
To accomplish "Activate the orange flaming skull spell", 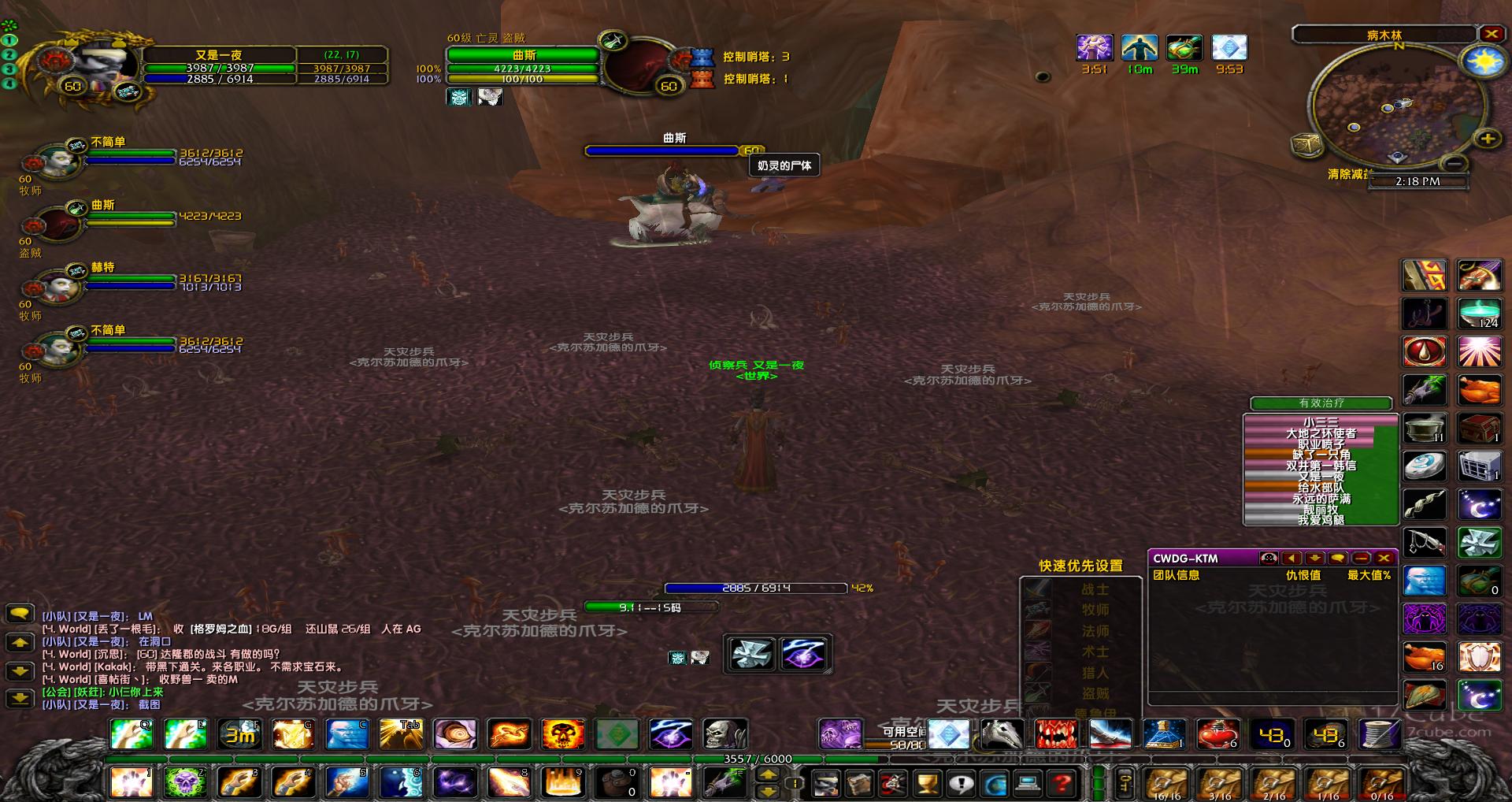I will coord(562,734).
